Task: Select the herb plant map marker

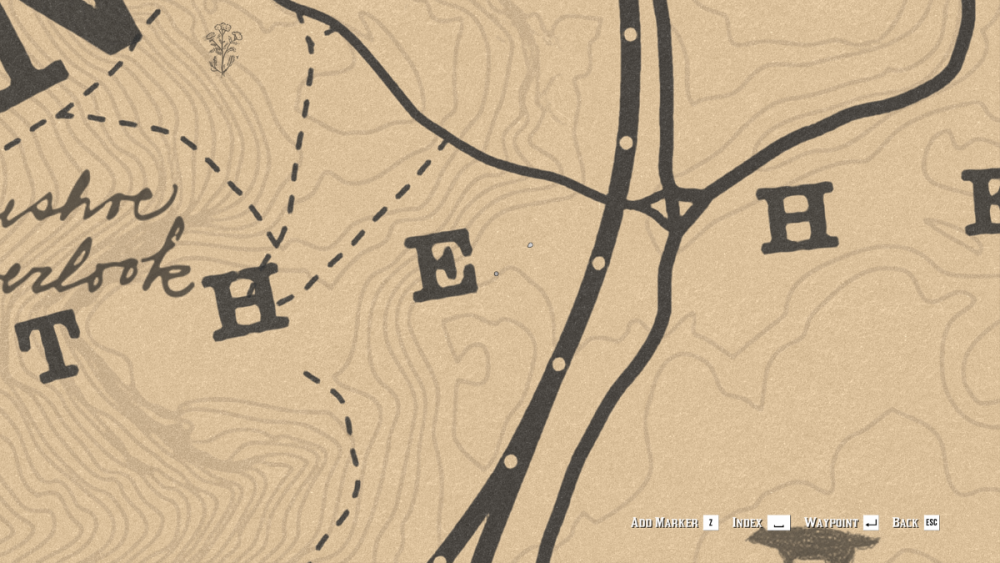Action: 223,49
